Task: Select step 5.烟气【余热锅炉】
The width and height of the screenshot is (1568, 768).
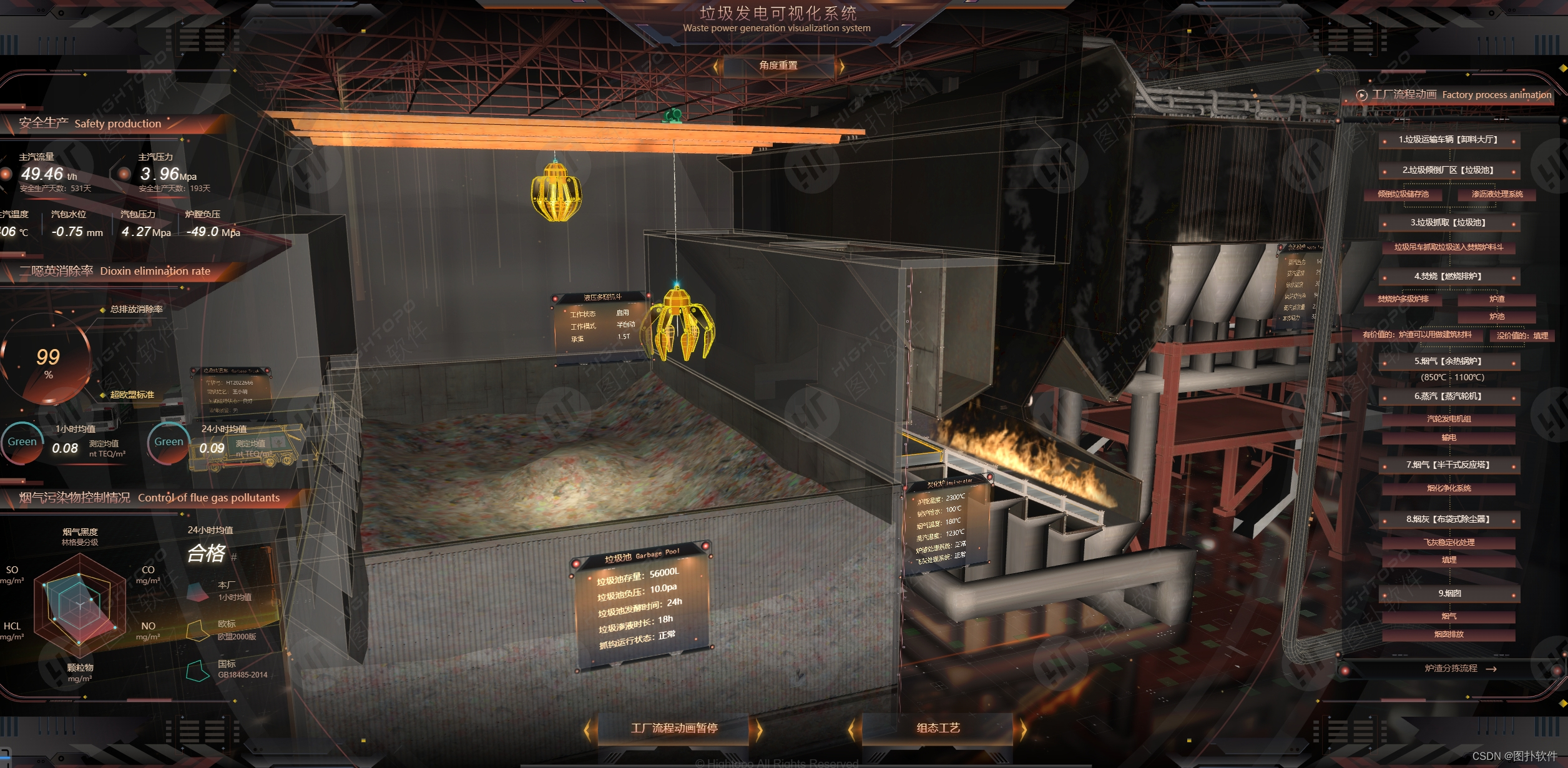Action: [1448, 361]
